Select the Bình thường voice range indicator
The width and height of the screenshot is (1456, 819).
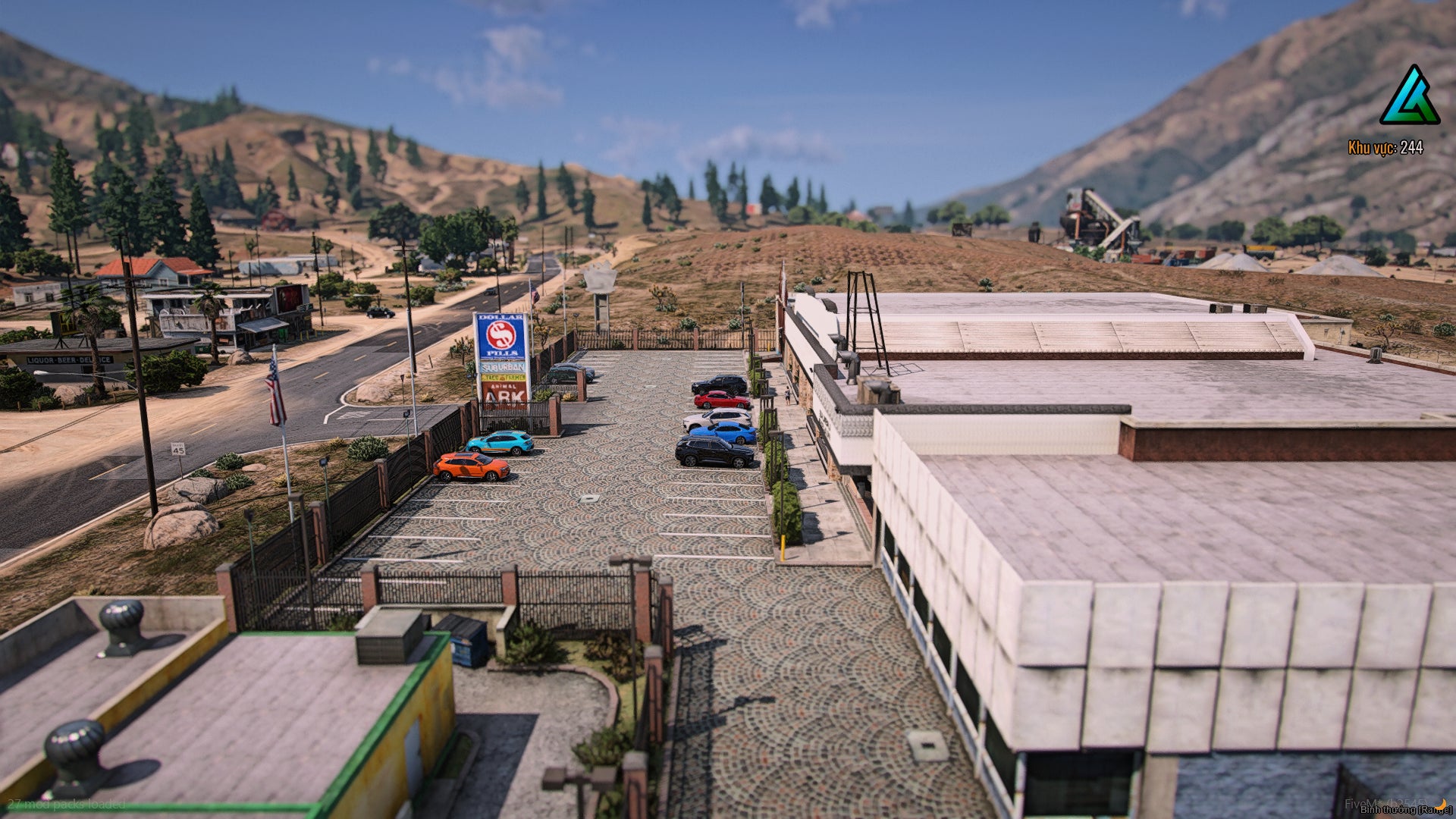click(x=1404, y=810)
